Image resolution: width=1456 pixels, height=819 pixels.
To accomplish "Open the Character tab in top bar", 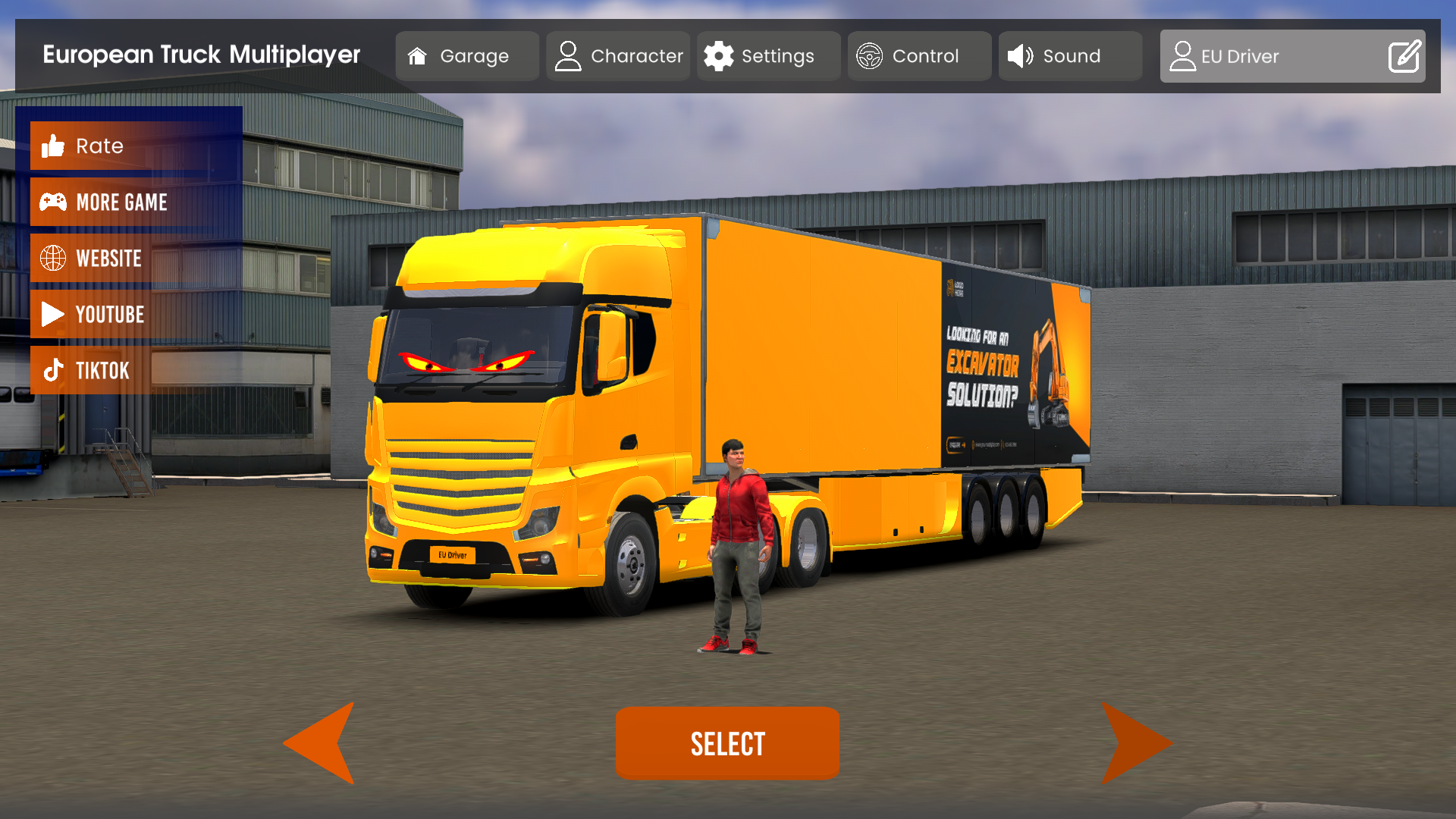I will [618, 55].
